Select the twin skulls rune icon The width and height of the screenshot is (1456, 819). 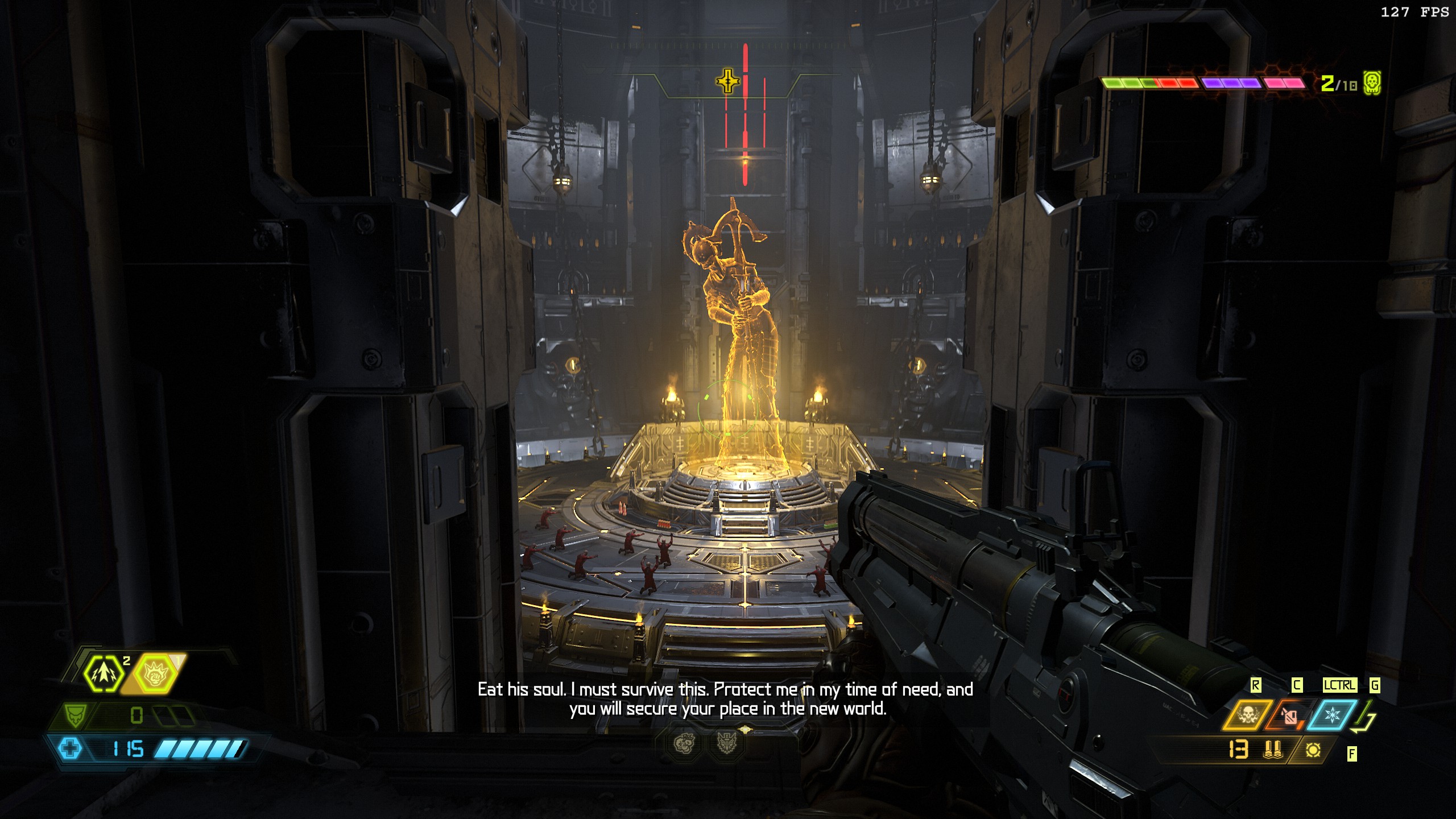pos(685,743)
